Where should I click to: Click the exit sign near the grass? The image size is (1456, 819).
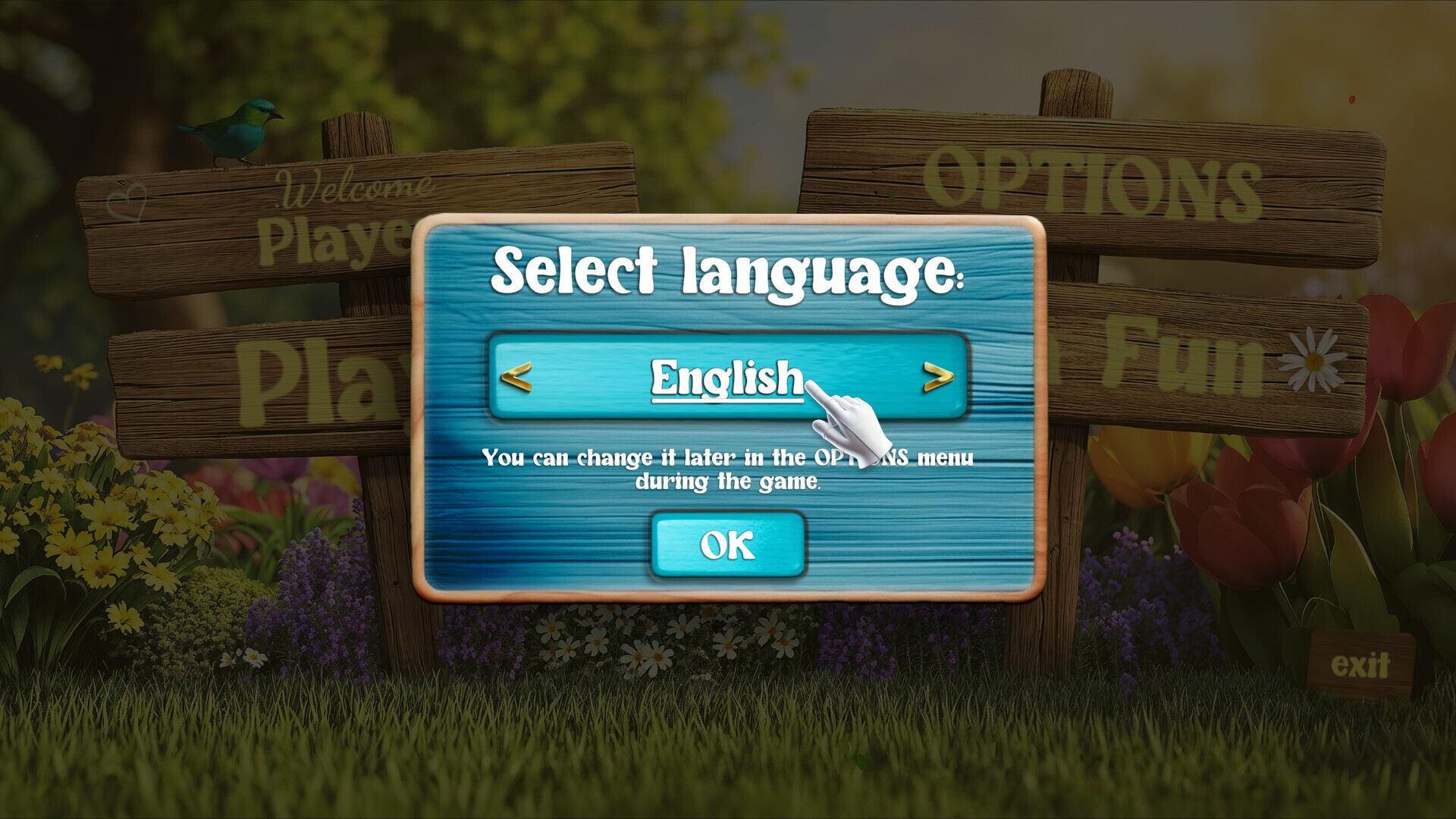1363,663
